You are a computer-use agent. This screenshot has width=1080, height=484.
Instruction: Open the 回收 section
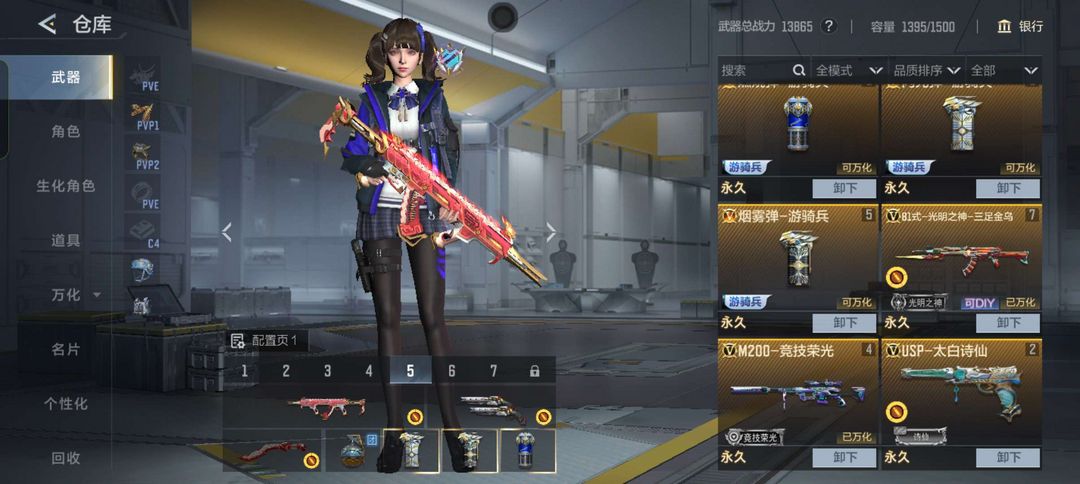(x=66, y=458)
